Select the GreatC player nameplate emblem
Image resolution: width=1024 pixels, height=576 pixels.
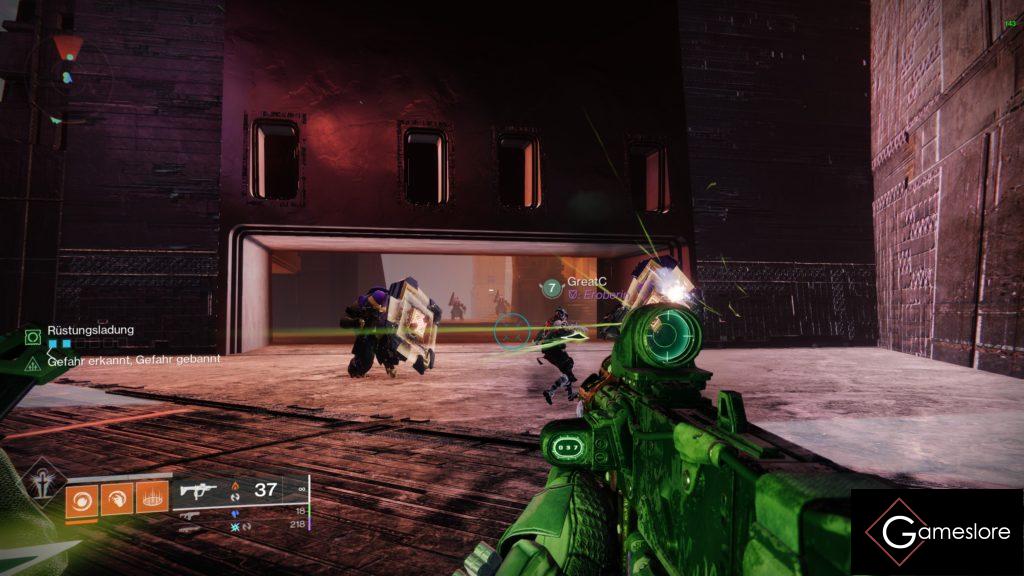[x=551, y=288]
